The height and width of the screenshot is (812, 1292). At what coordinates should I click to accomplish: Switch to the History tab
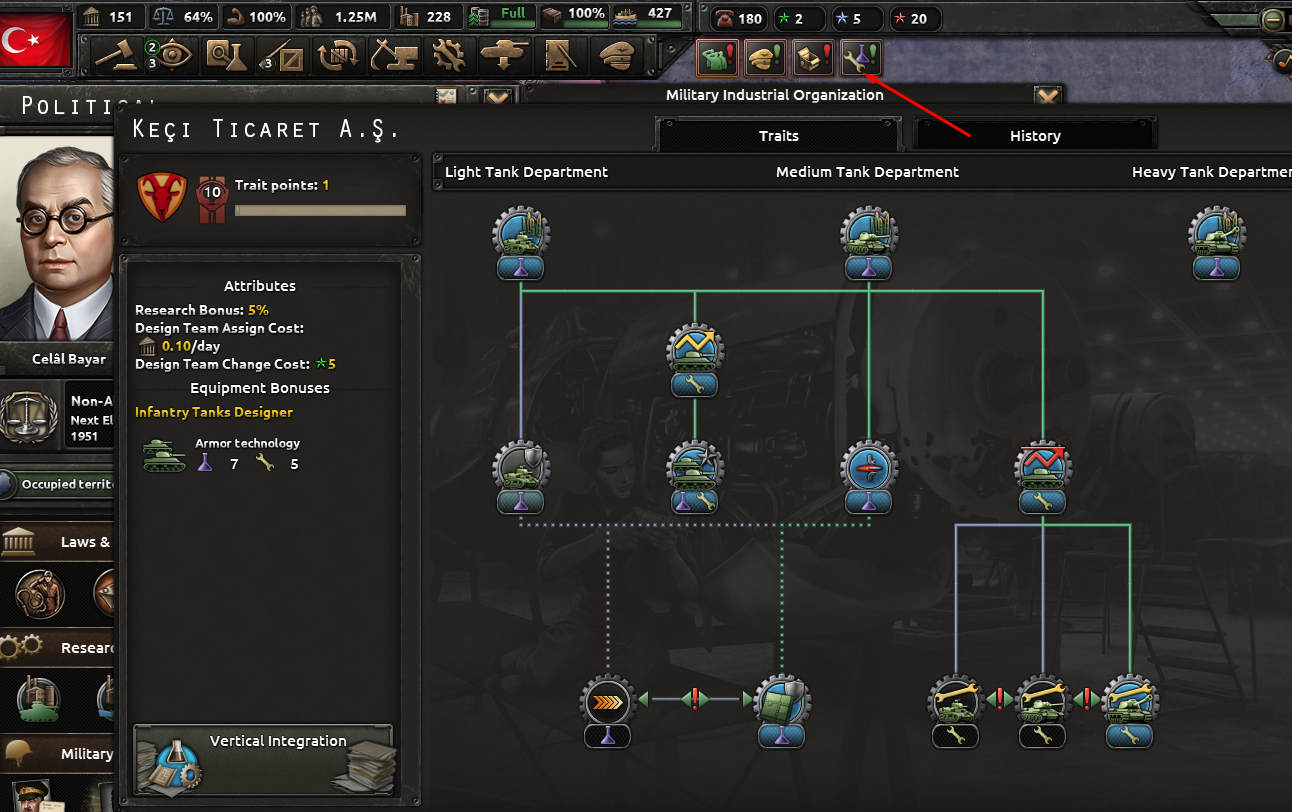click(x=1035, y=136)
